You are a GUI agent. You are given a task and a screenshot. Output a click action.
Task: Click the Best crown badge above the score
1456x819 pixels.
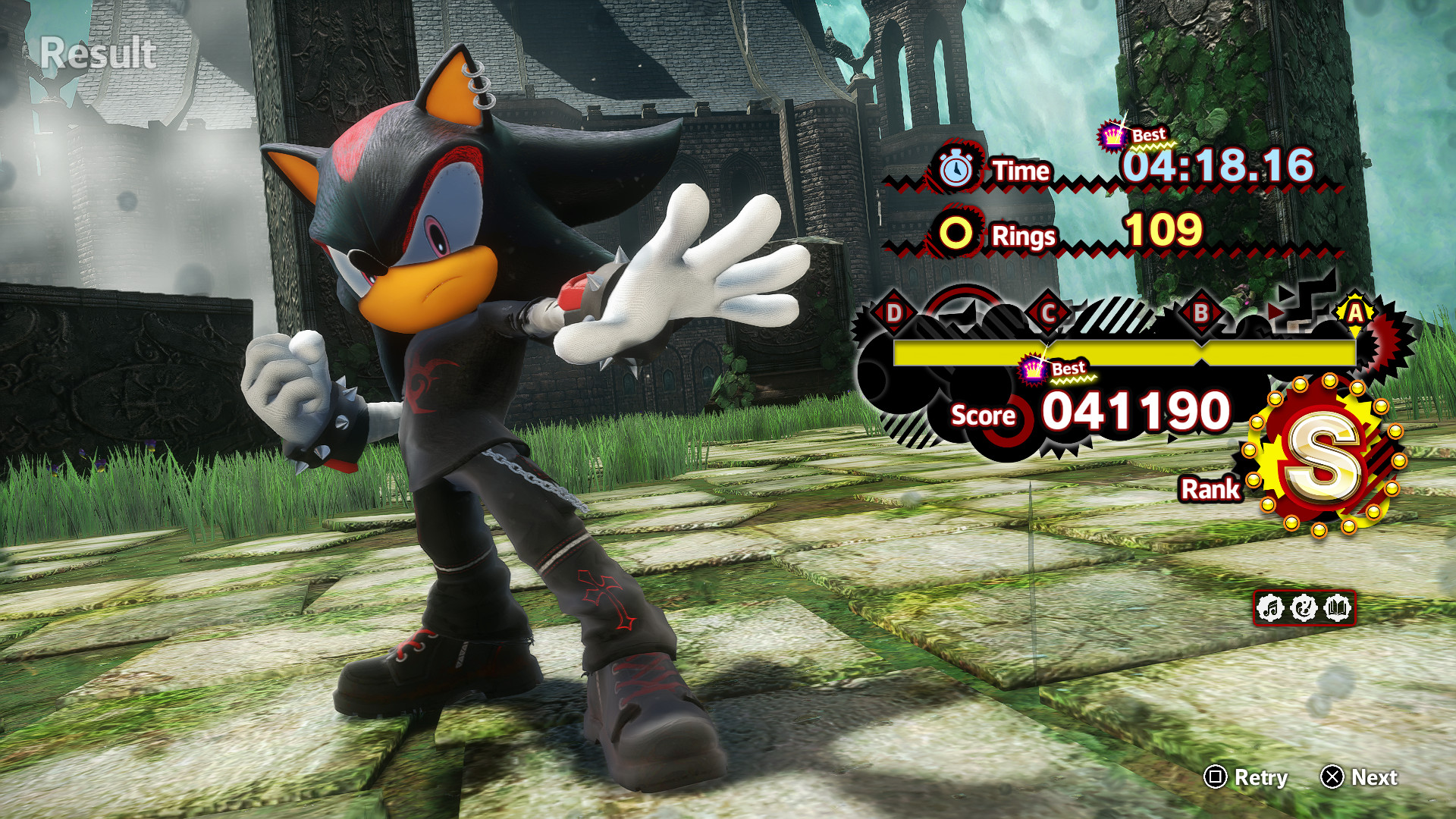(1031, 369)
